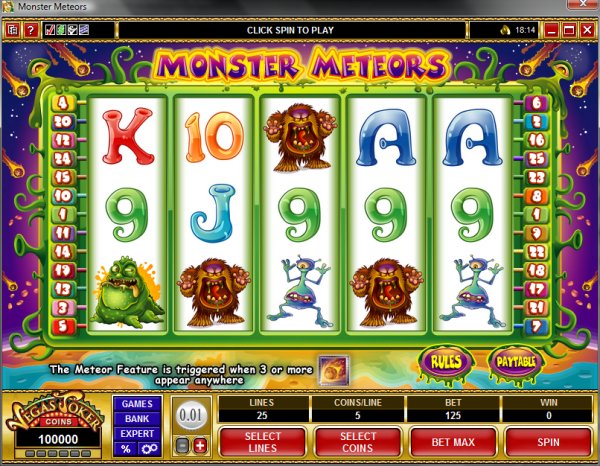The image size is (600, 466).
Task: Open the SELECT COINS option
Action: tap(358, 441)
